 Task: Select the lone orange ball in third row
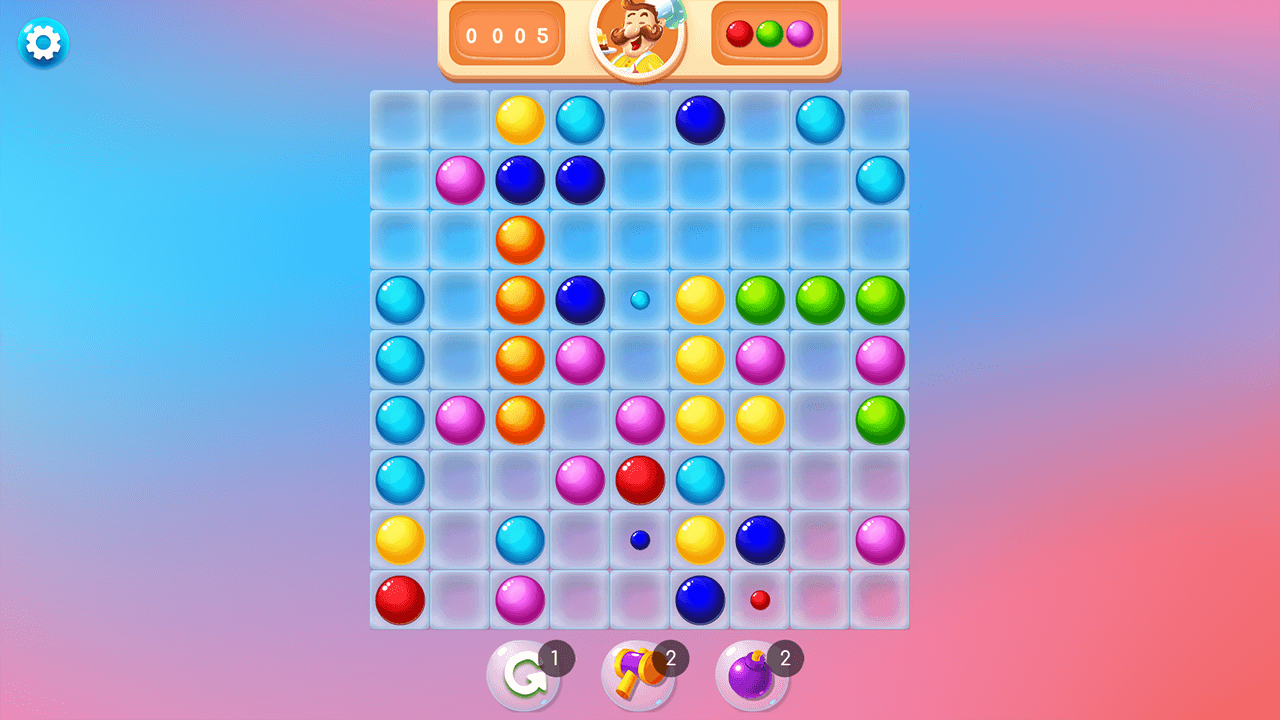click(x=519, y=240)
